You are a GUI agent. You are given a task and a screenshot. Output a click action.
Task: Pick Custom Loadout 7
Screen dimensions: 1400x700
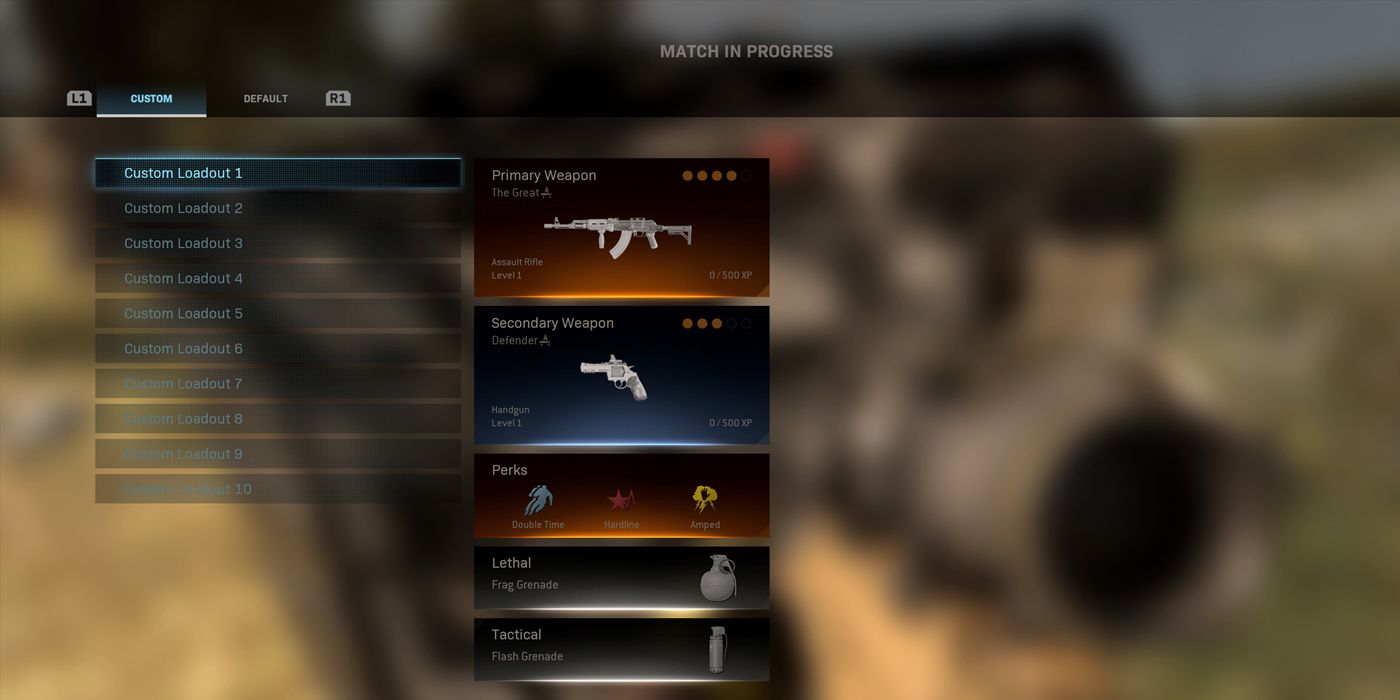coord(278,383)
